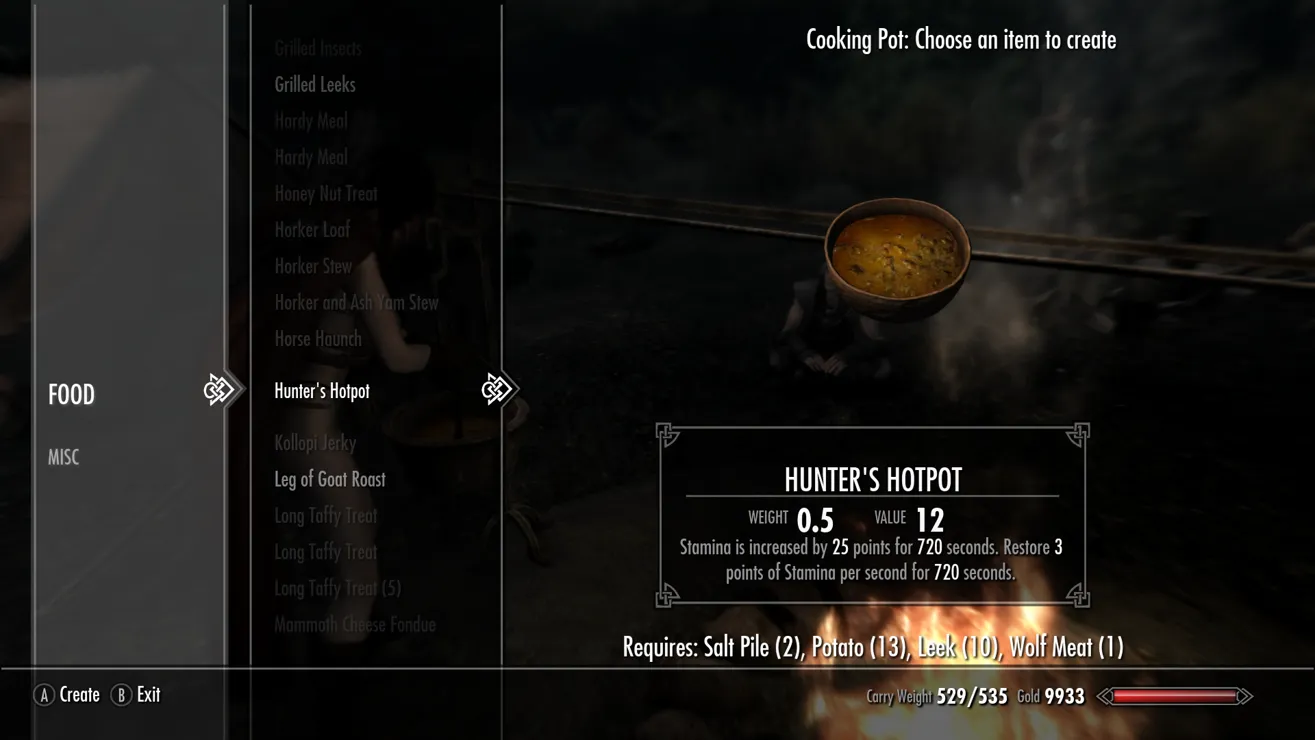Select Mammoth Cheese Fondue recipe
1315x740 pixels.
pos(355,625)
